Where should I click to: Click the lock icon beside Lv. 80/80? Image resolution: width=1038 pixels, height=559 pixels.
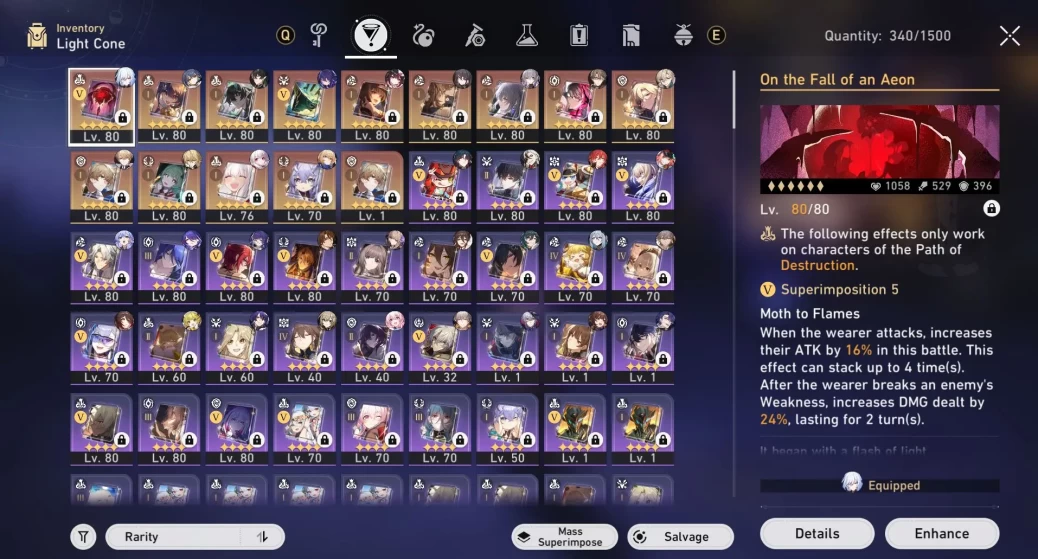click(x=991, y=209)
